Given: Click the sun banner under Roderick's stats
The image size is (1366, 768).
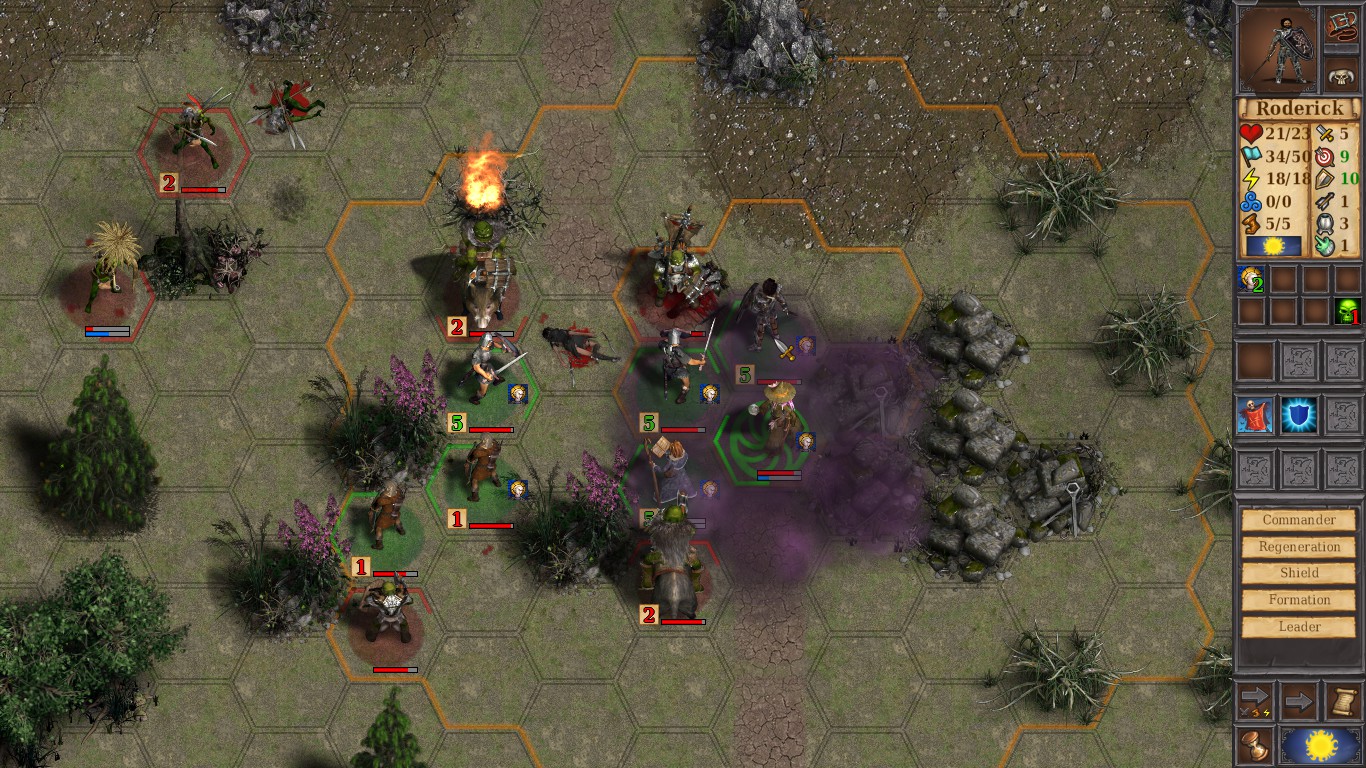Looking at the screenshot, I should click(1274, 246).
